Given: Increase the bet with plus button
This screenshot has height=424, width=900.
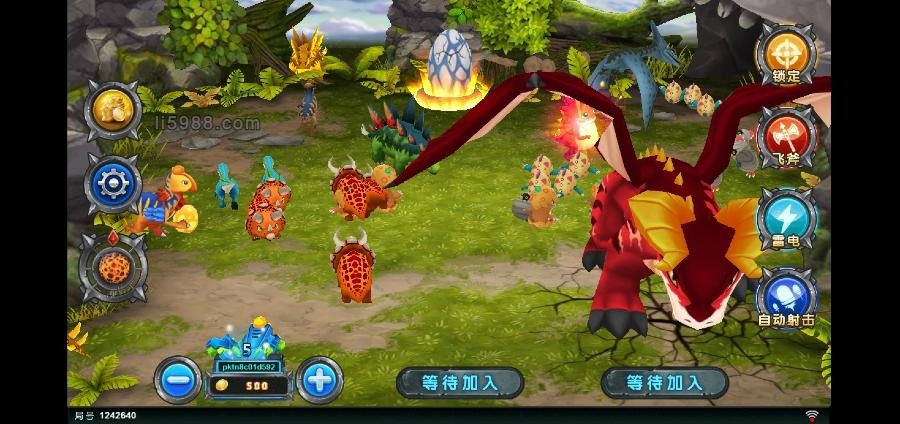Looking at the screenshot, I should 319,380.
